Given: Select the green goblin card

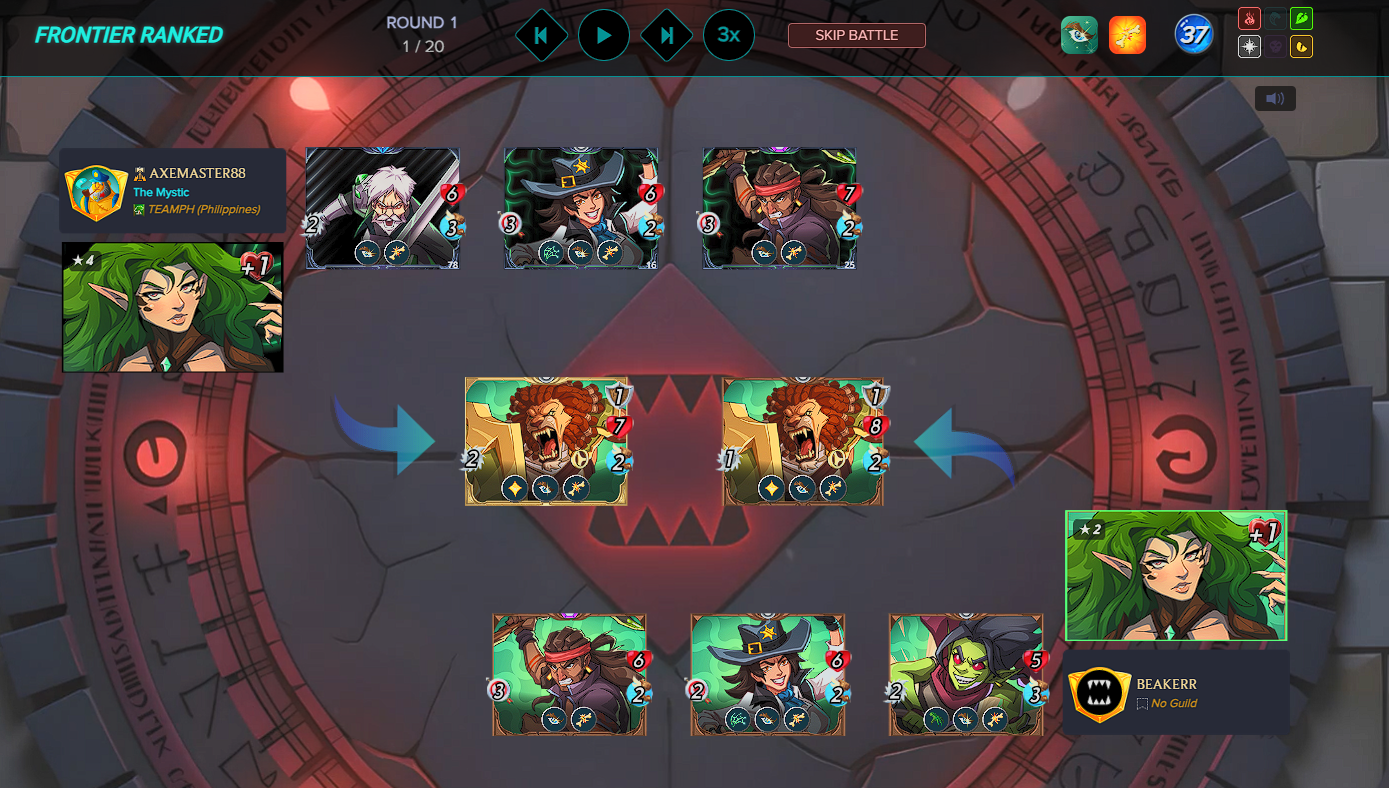Looking at the screenshot, I should (966, 674).
